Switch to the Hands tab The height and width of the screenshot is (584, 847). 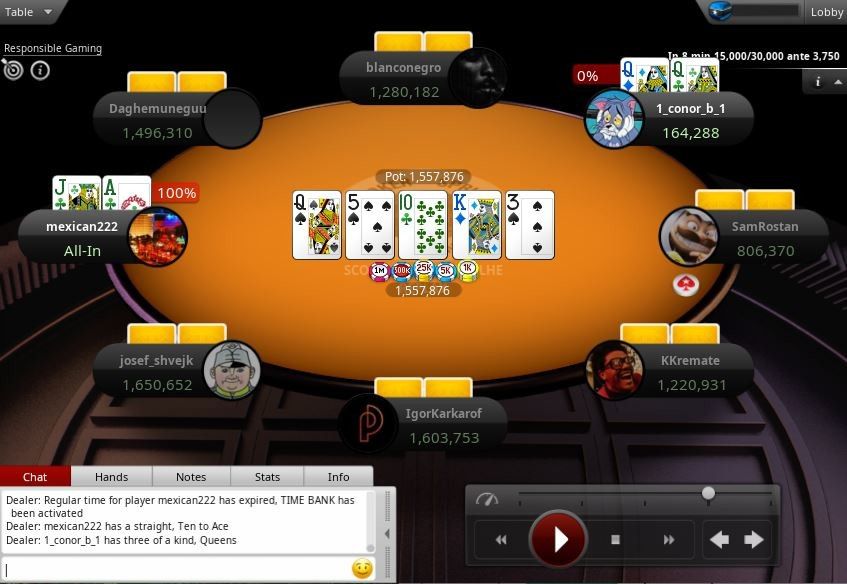coord(111,477)
